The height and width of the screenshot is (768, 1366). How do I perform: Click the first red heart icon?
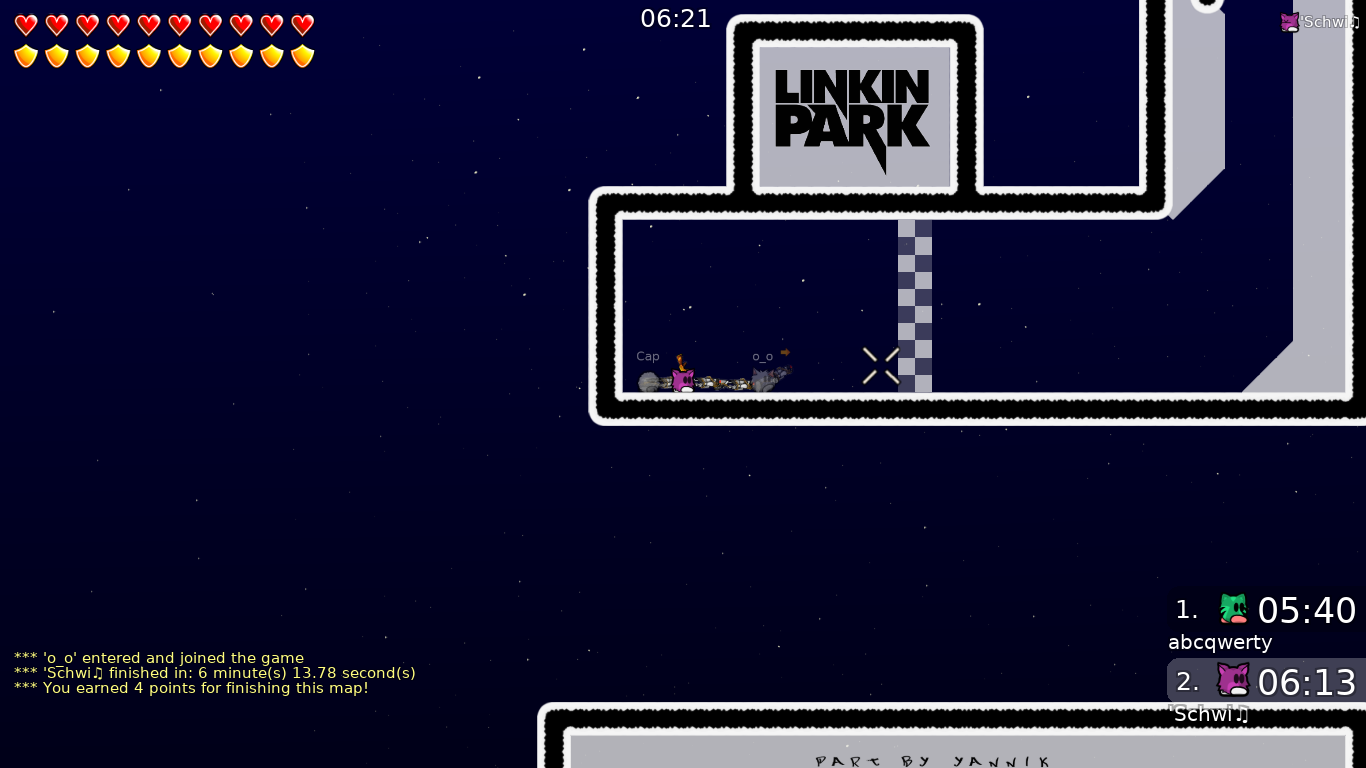tap(26, 25)
